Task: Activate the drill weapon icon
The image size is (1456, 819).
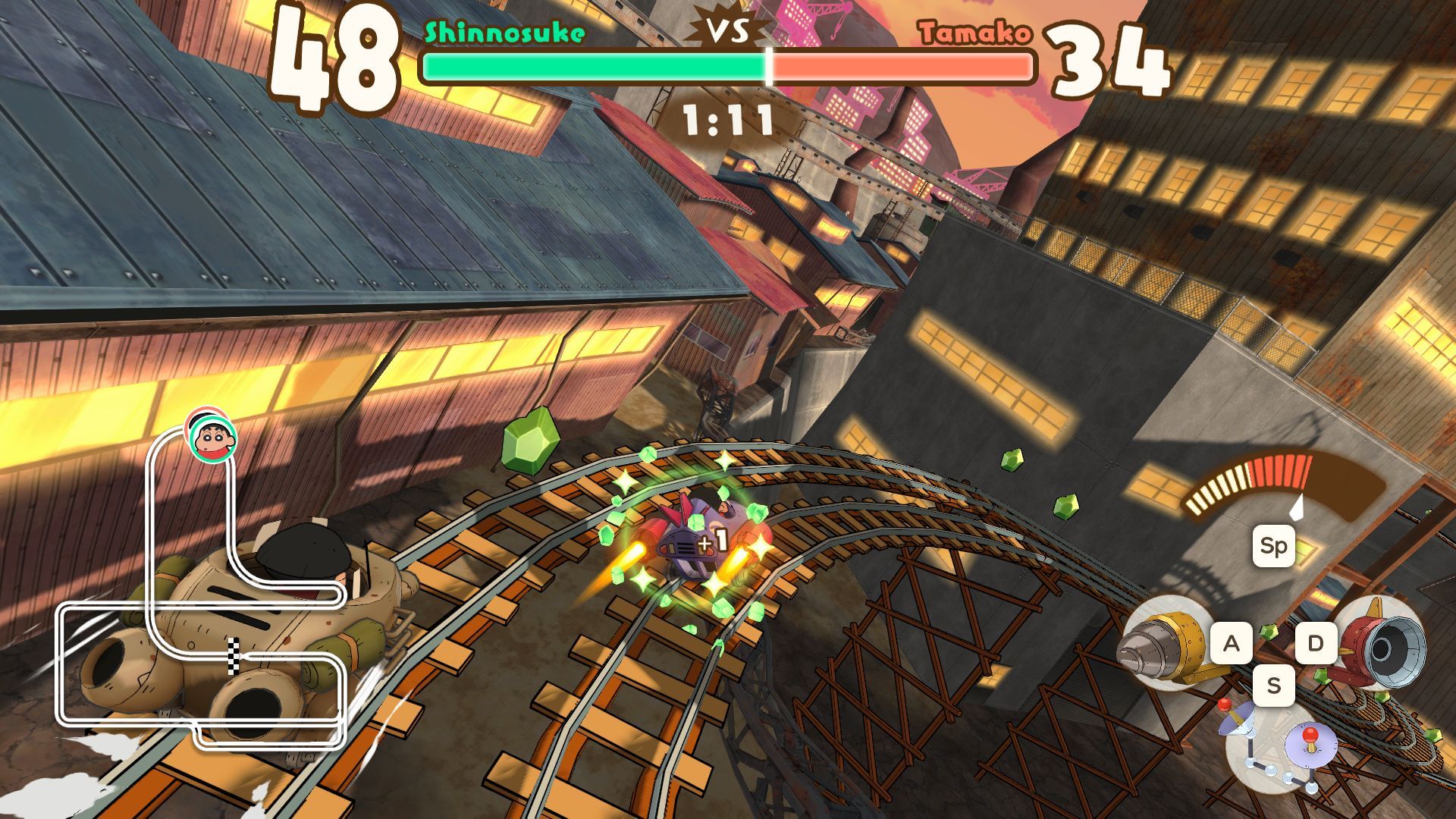Action: pos(1160,642)
